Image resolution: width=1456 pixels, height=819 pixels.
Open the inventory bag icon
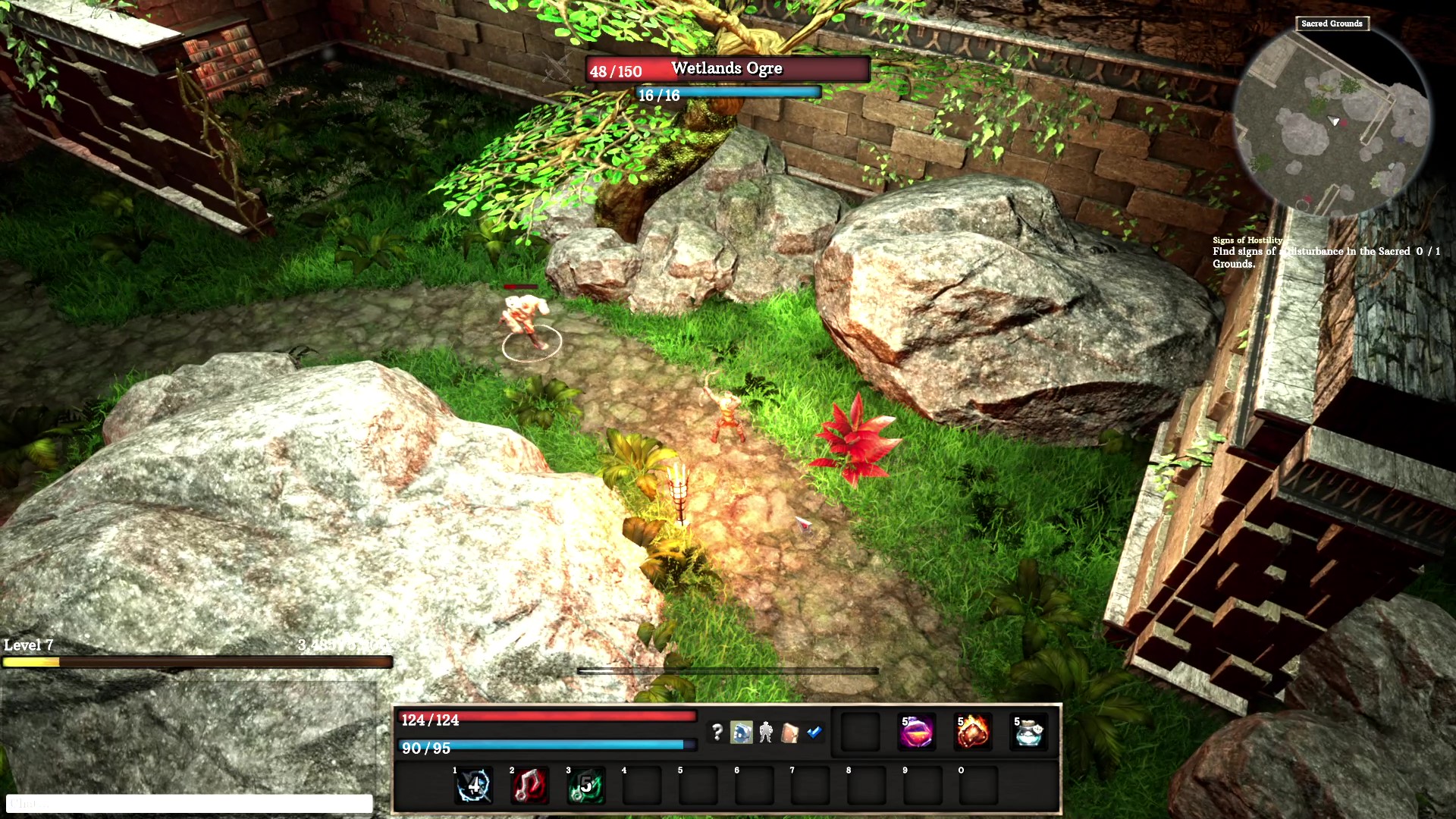click(x=741, y=732)
